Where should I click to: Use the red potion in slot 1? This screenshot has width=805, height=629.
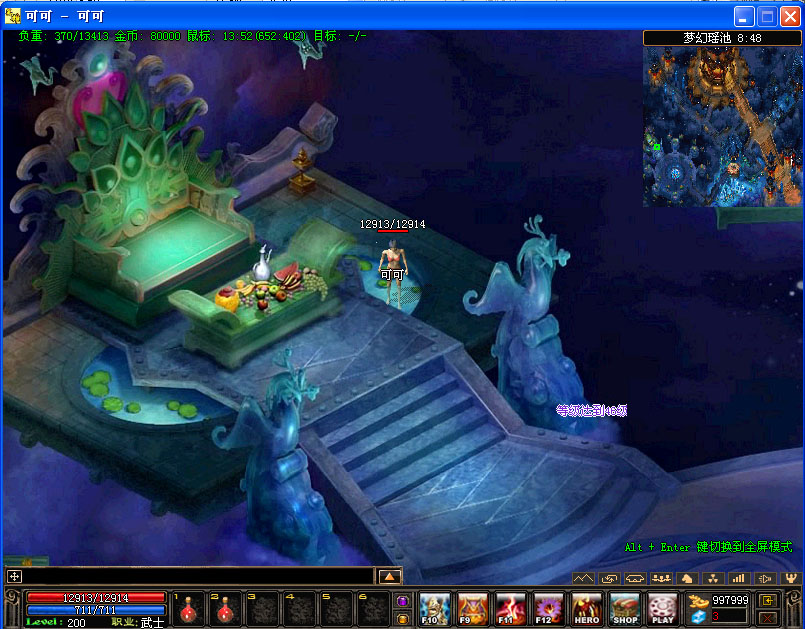point(187,609)
